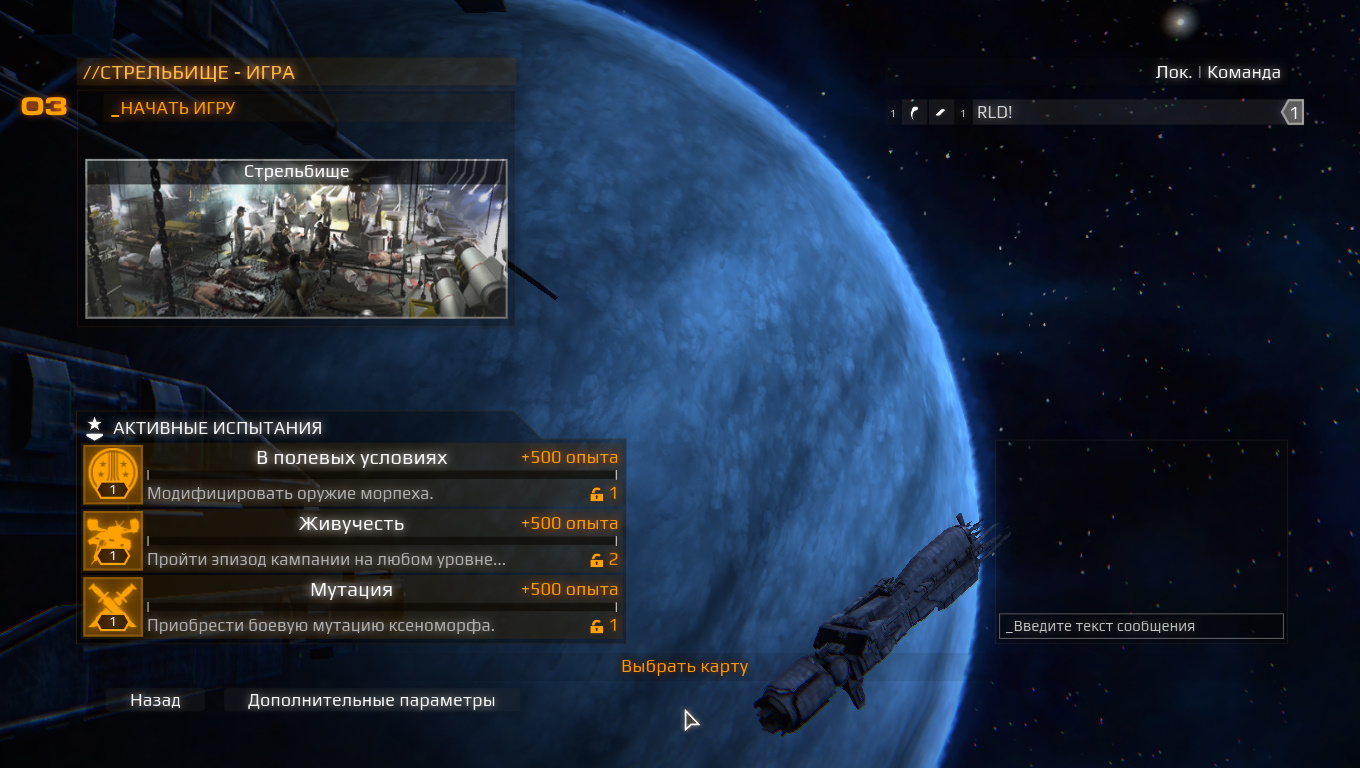Open the Мутация challenge
Image resolution: width=1360 pixels, height=768 pixels.
point(352,606)
